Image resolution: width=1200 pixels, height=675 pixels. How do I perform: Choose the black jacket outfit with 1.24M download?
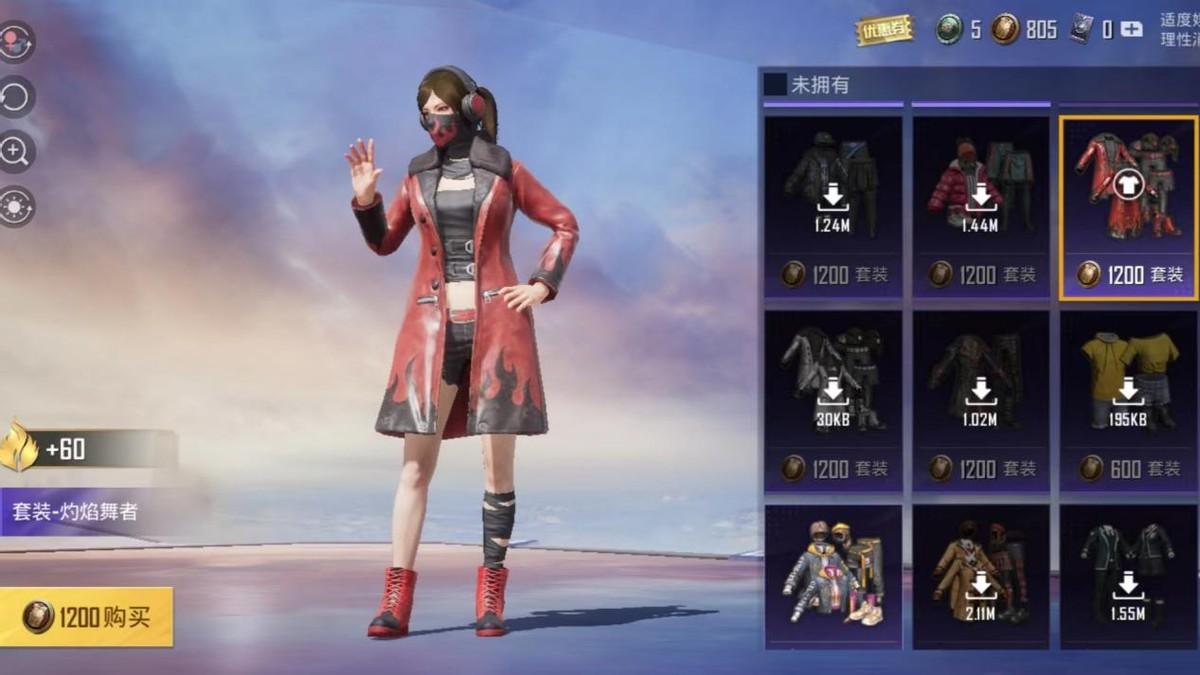(x=832, y=206)
